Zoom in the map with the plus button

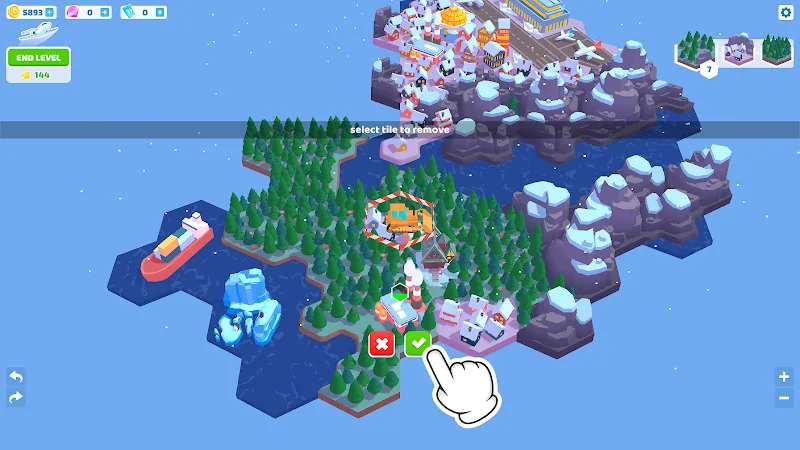coord(784,377)
